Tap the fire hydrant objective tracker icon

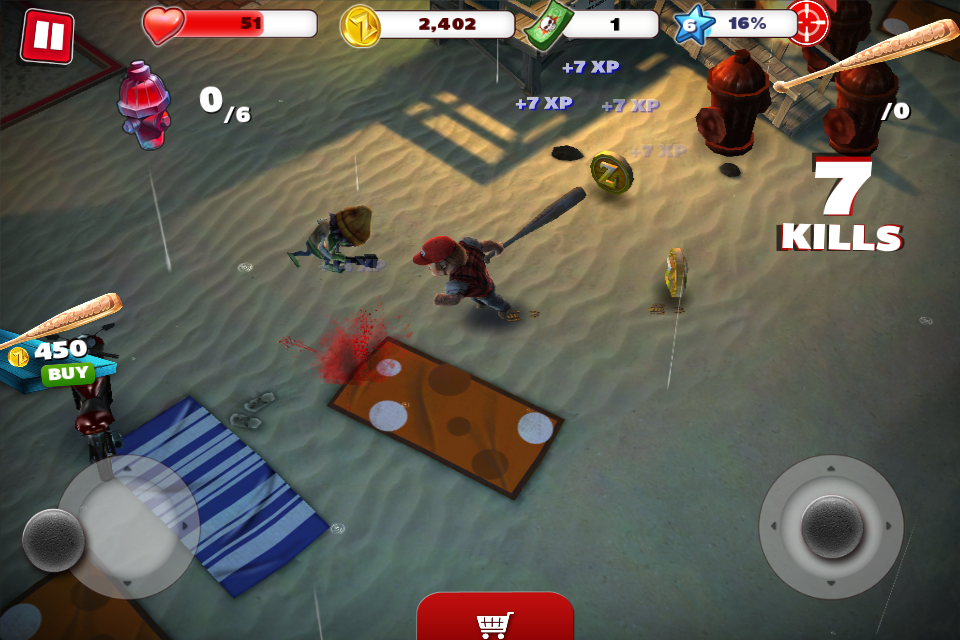(x=144, y=104)
